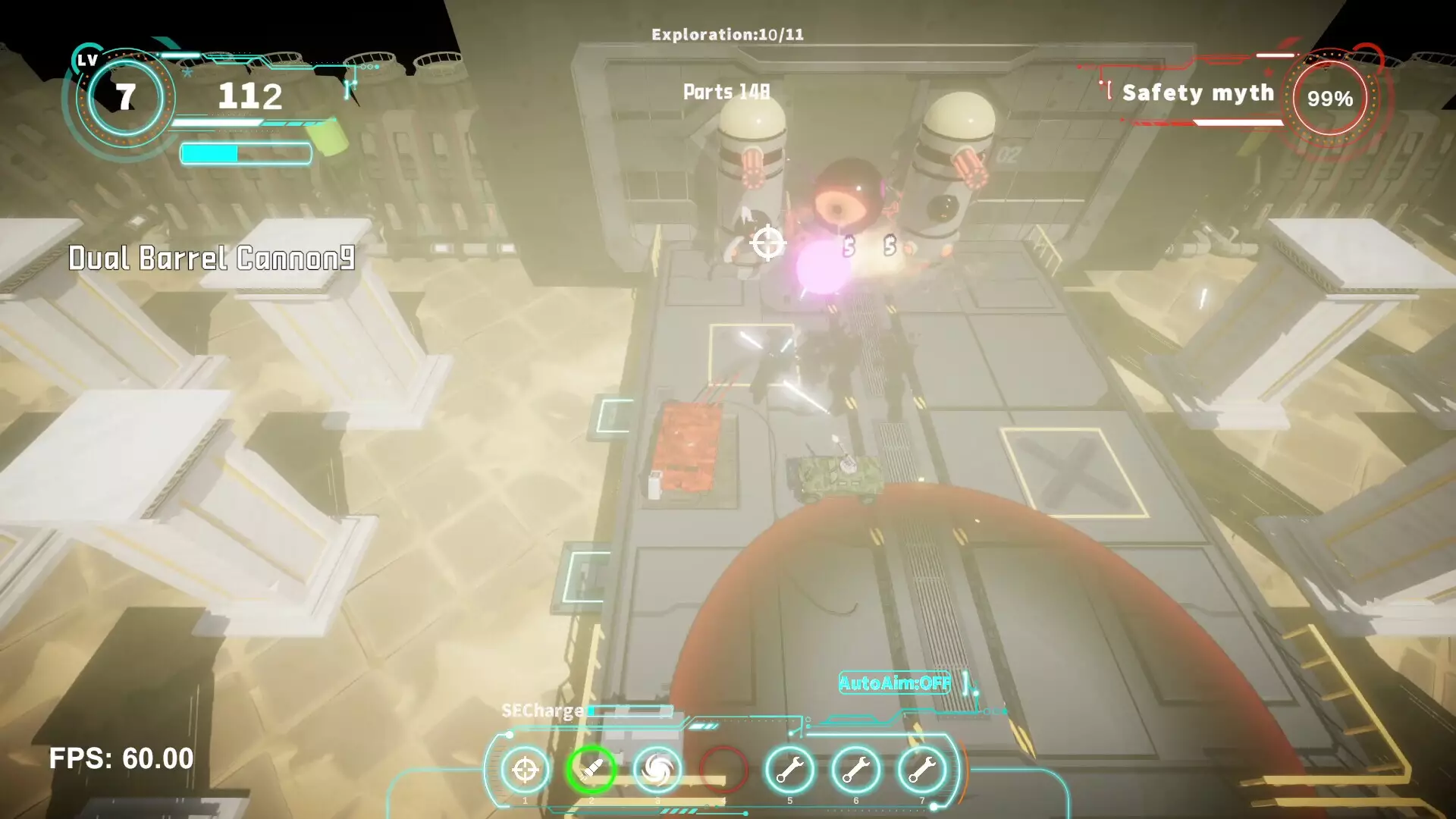Use the wrench item in slot 7
Screen dimensions: 1456x819
922,770
